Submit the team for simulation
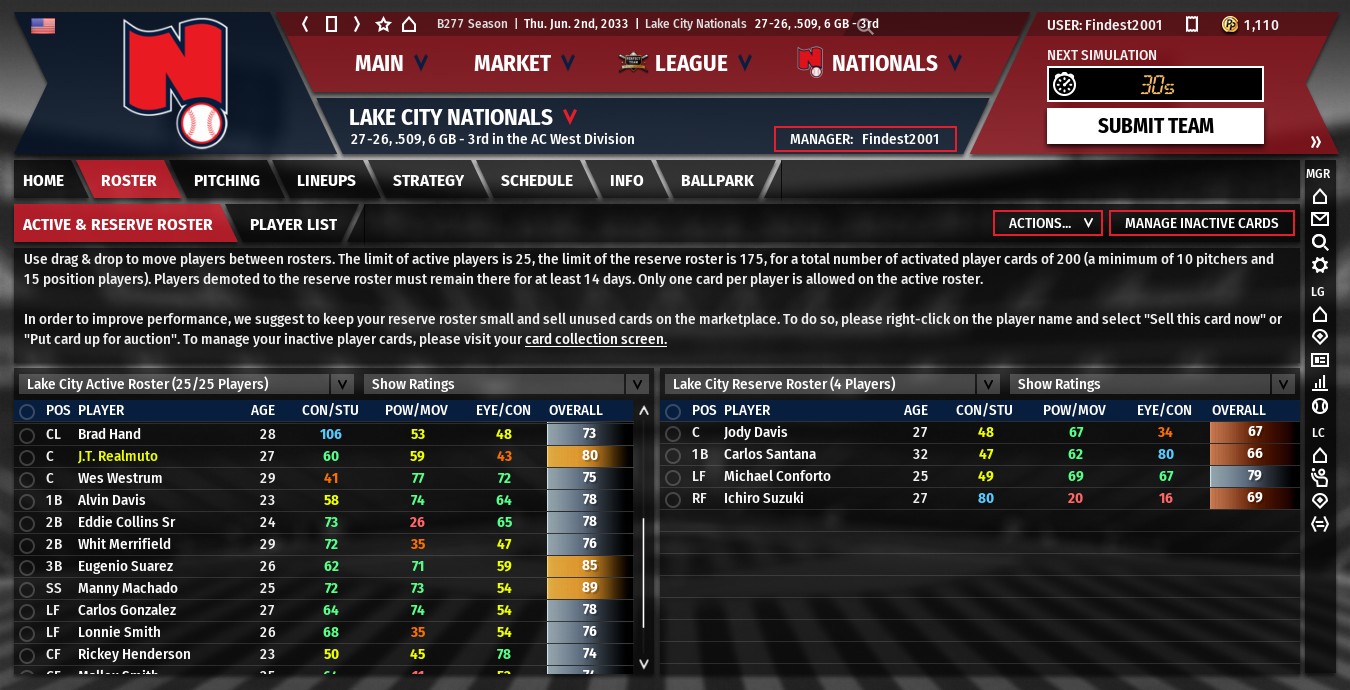Viewport: 1350px width, 690px height. 1155,126
